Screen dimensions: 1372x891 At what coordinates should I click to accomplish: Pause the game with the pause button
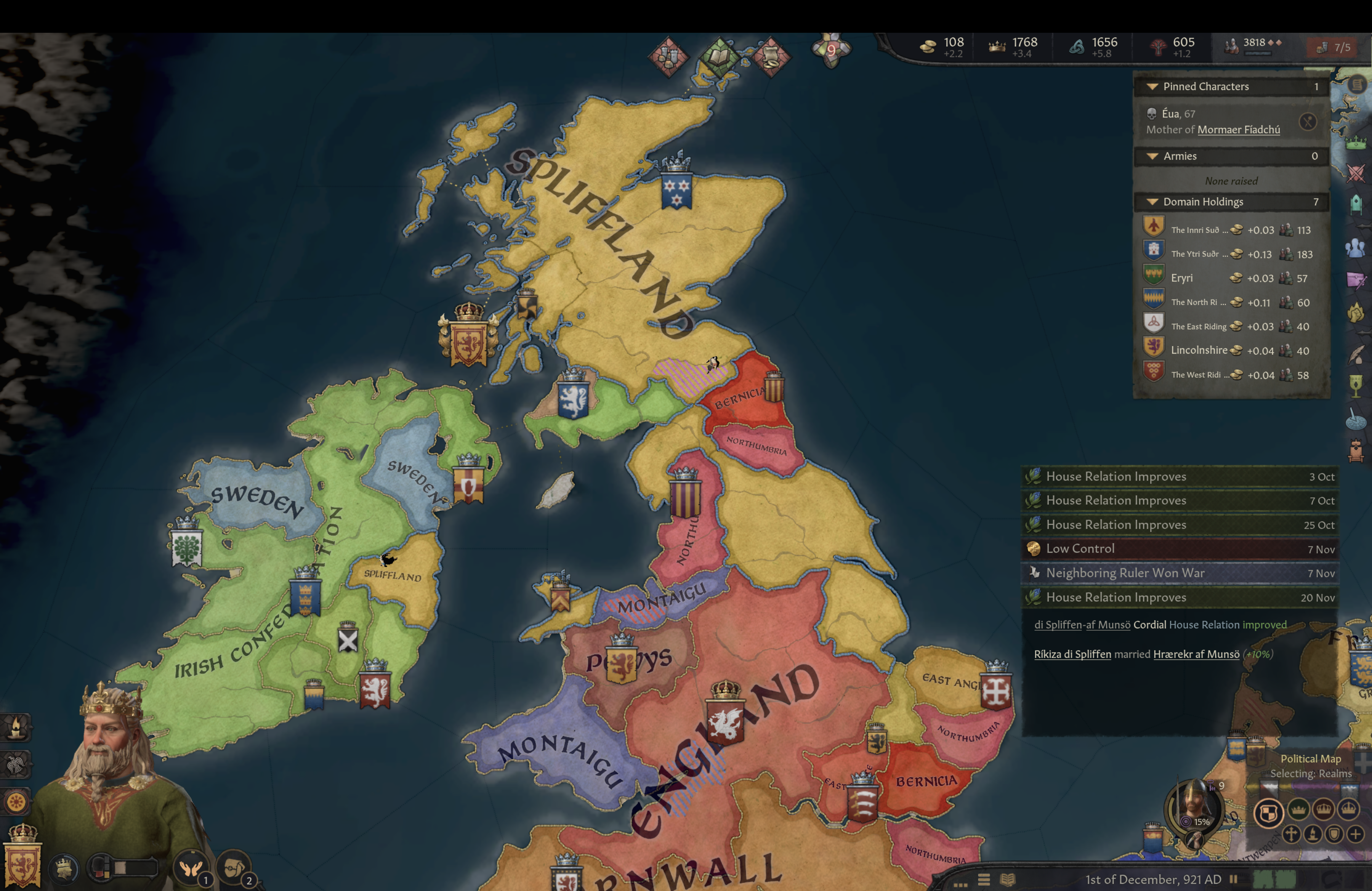[x=1233, y=879]
